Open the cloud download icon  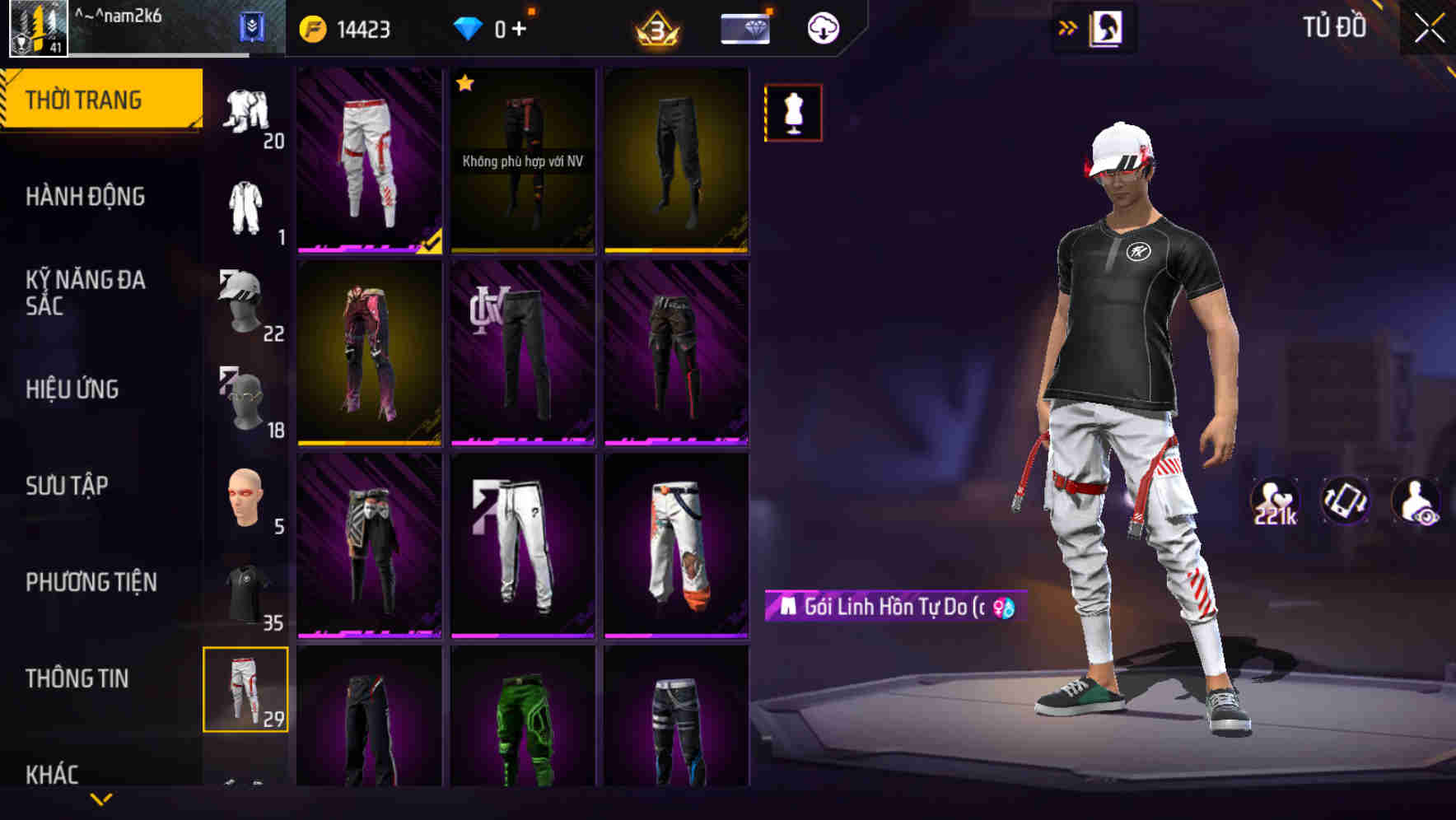coord(823,27)
